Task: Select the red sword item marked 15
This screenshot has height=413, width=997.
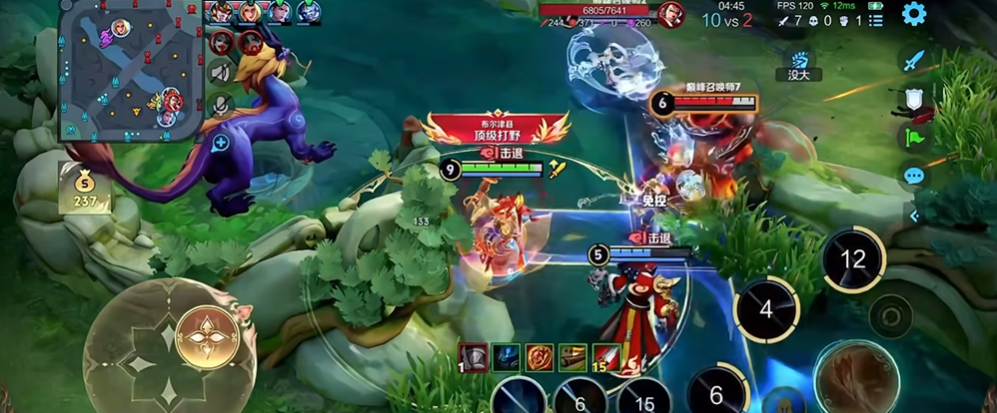Action: (607, 357)
